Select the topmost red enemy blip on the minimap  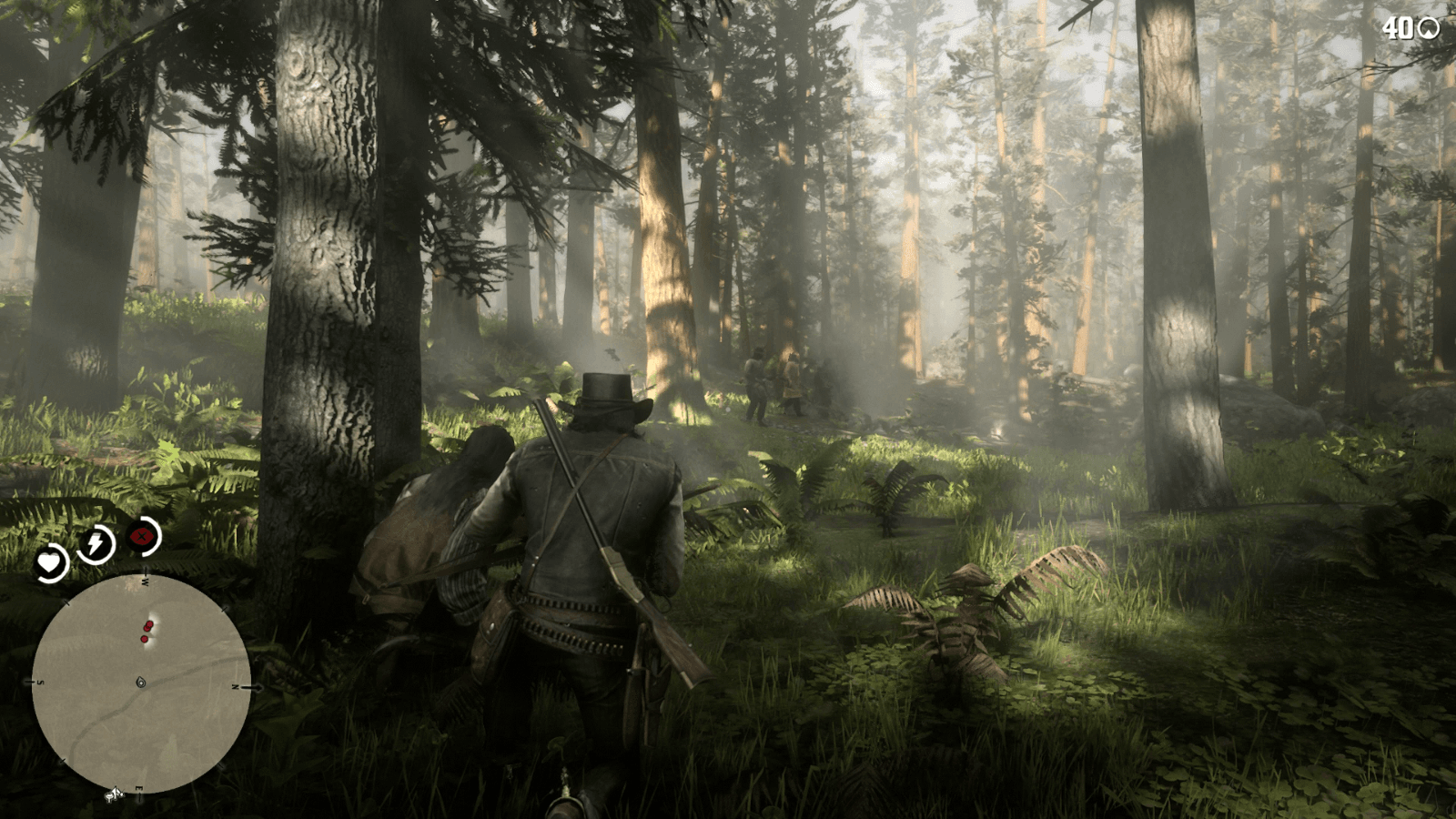pos(149,622)
